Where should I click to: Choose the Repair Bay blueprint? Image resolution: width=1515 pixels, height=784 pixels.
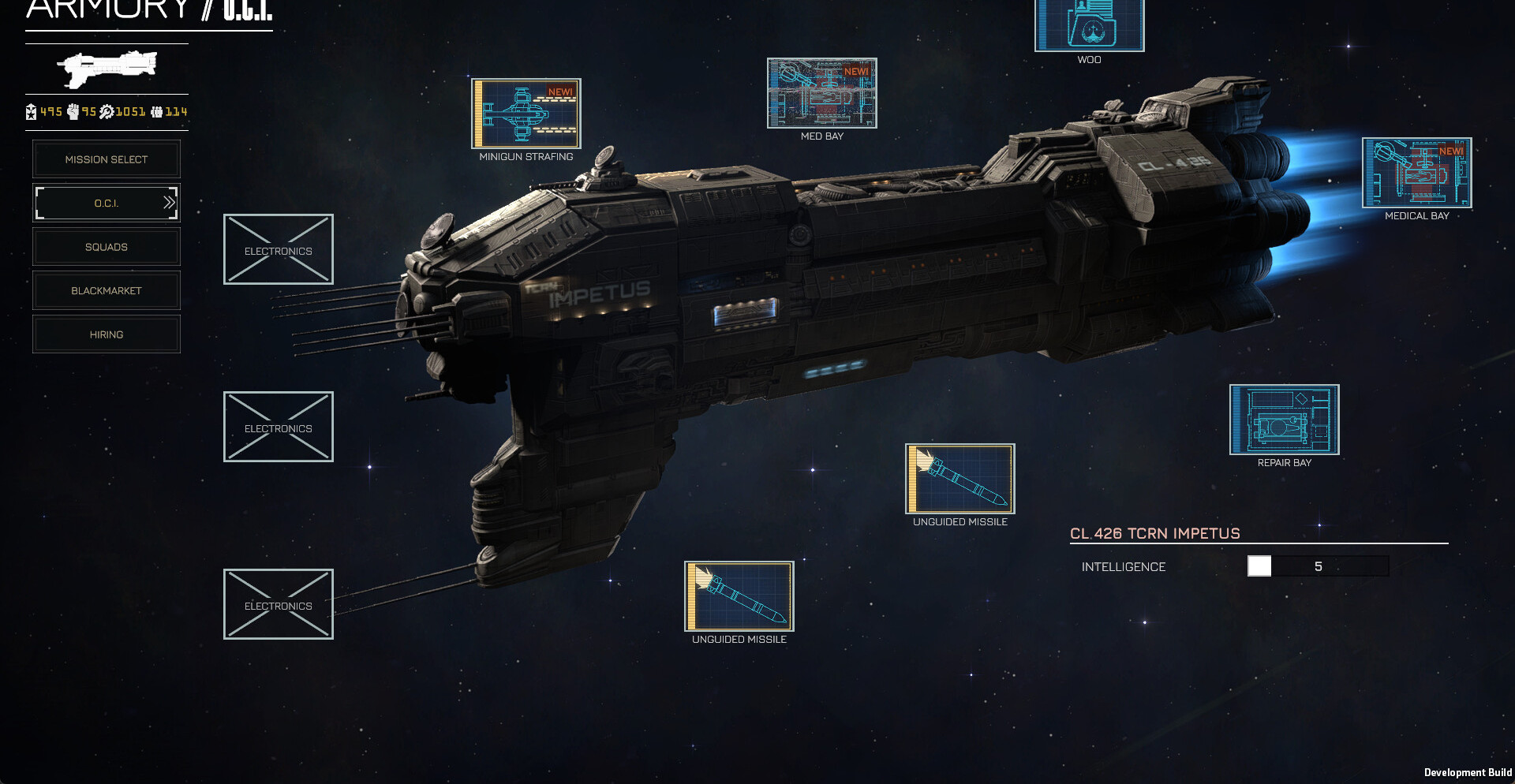coord(1284,420)
